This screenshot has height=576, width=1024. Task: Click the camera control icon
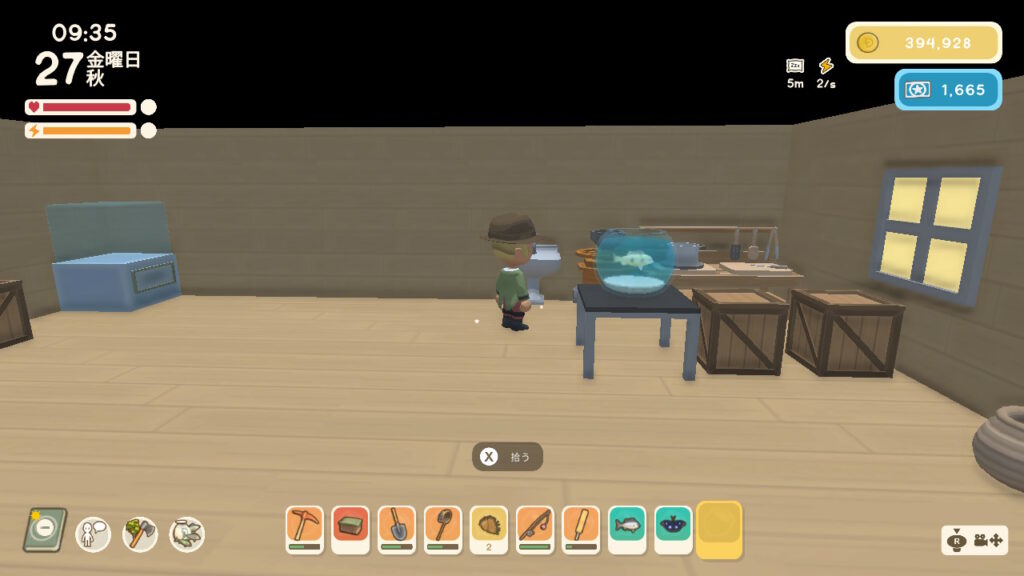[x=975, y=541]
